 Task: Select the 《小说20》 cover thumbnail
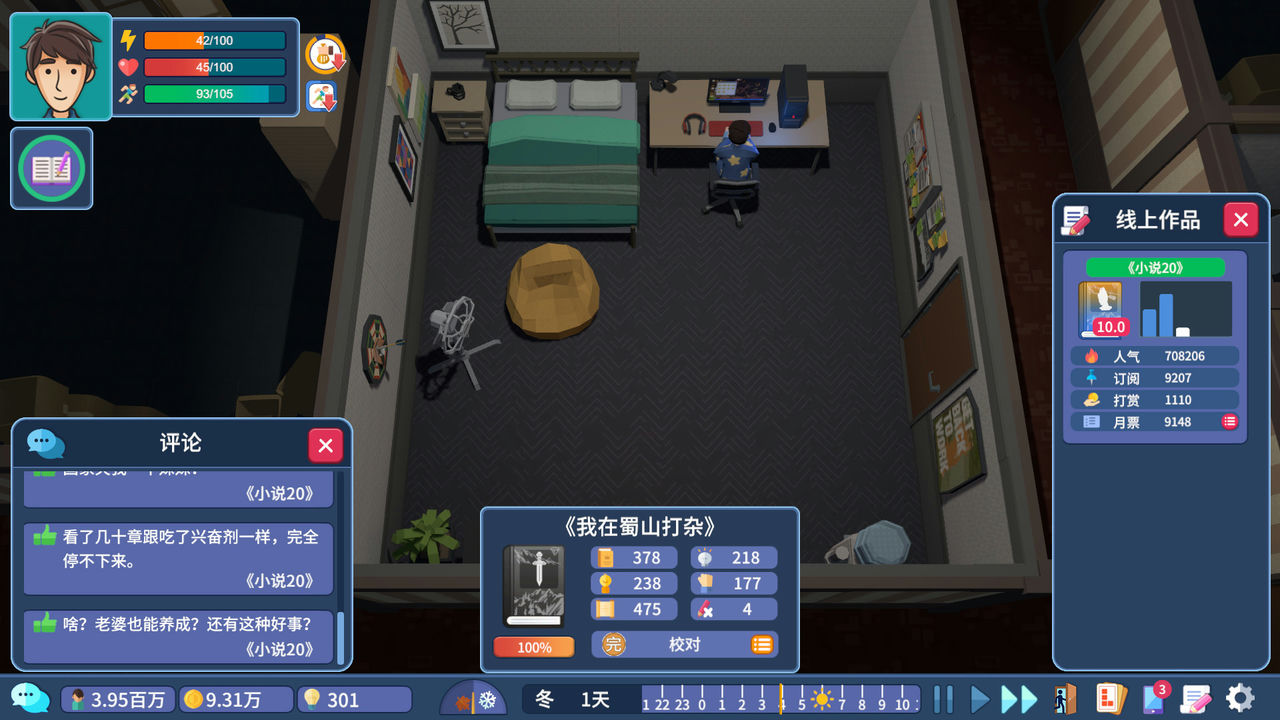click(1099, 309)
